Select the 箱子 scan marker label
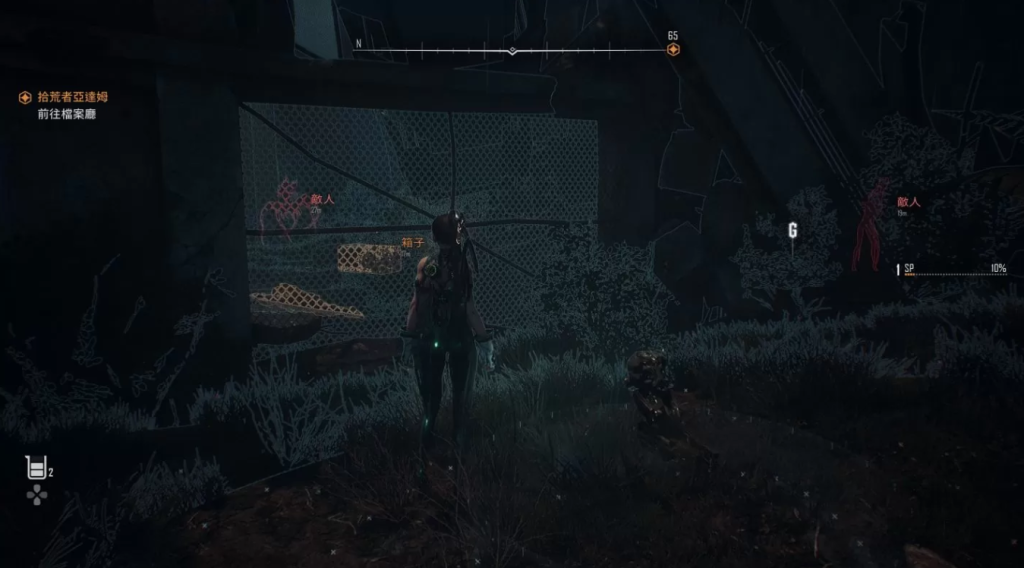 pyautogui.click(x=413, y=242)
